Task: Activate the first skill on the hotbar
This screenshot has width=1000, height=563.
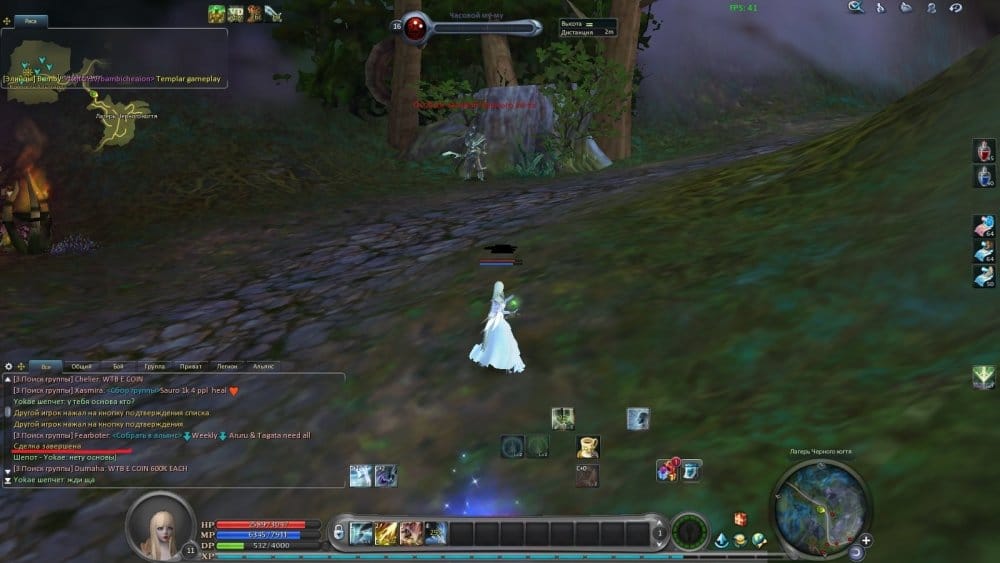Action: coord(362,534)
